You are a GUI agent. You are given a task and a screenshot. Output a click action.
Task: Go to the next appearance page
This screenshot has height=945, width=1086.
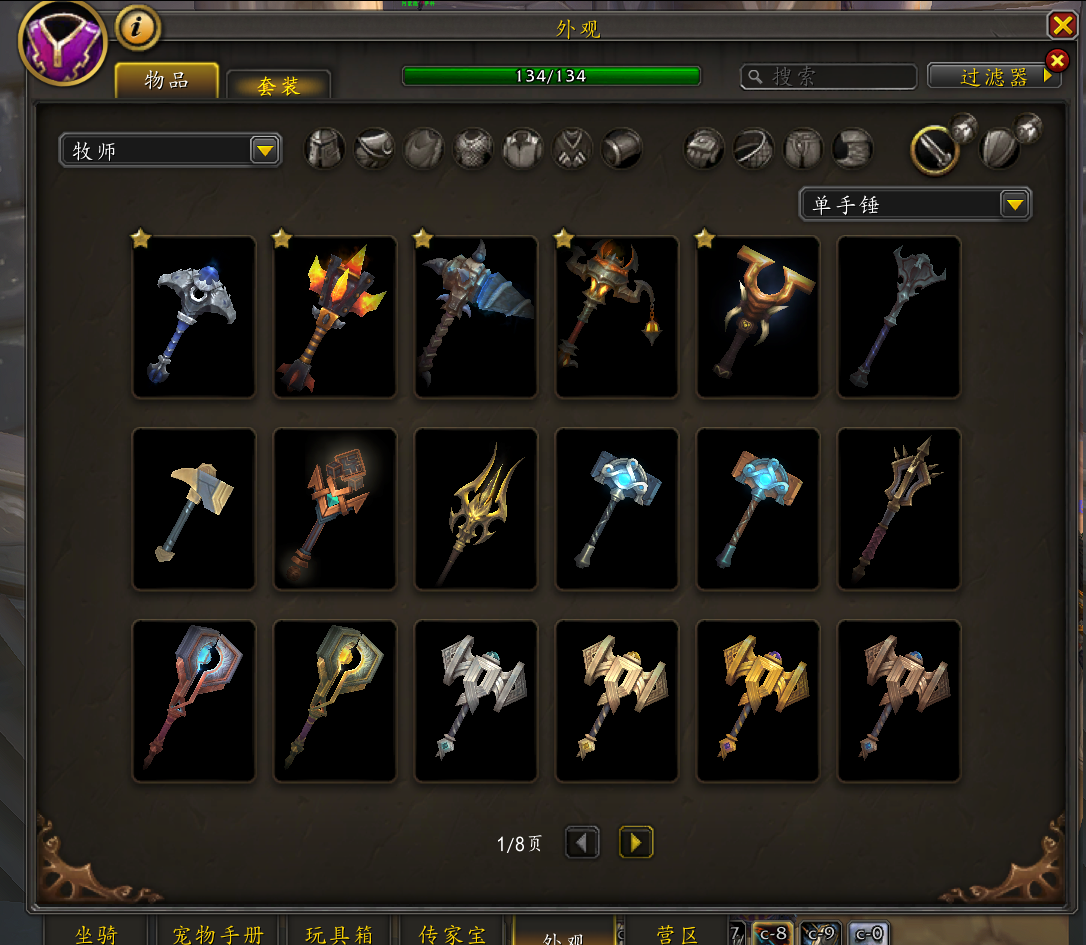pyautogui.click(x=636, y=842)
